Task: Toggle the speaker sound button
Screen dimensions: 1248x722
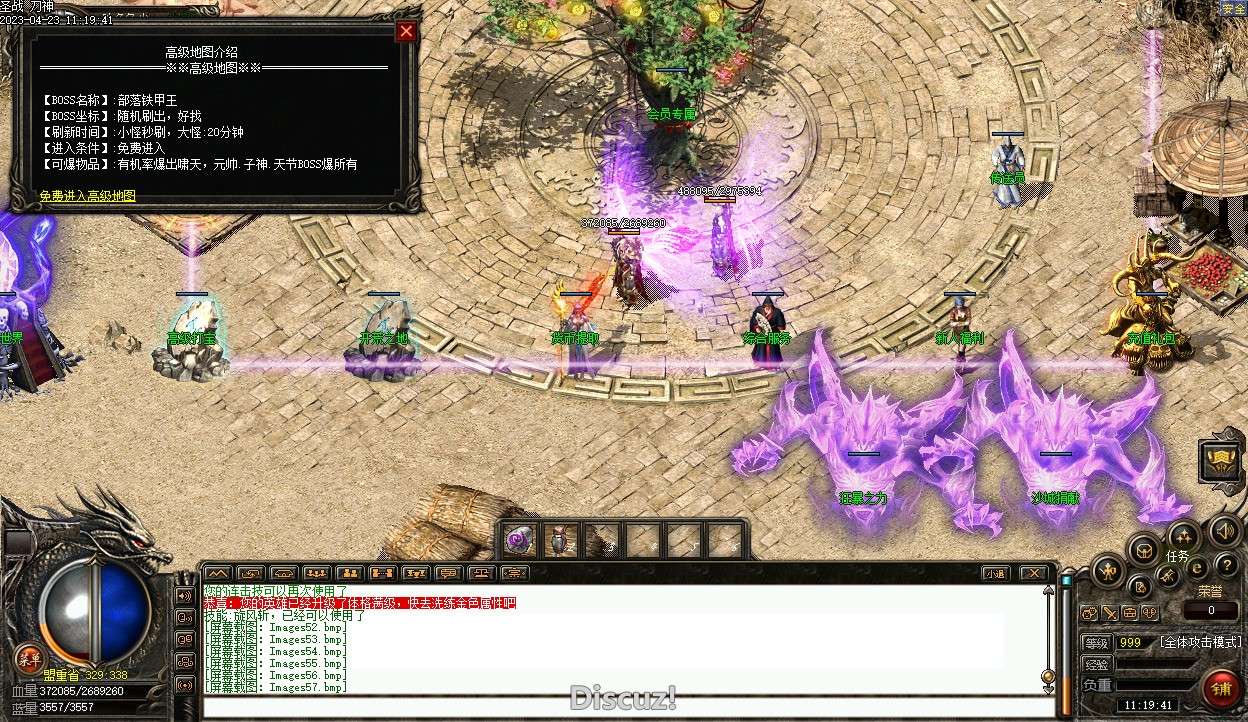Action: [x=1226, y=531]
